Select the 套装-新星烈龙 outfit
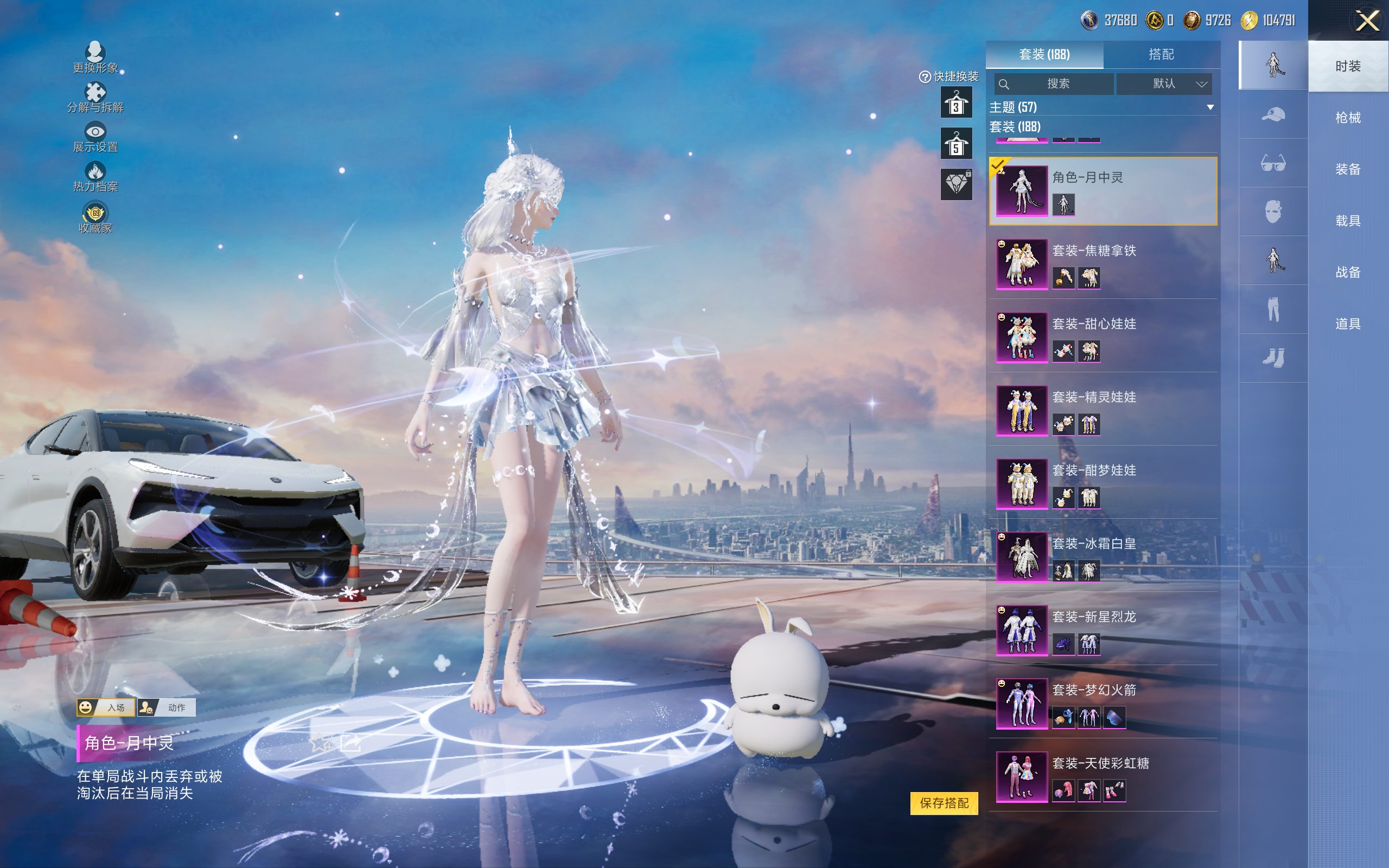The height and width of the screenshot is (868, 1389). click(x=1102, y=630)
